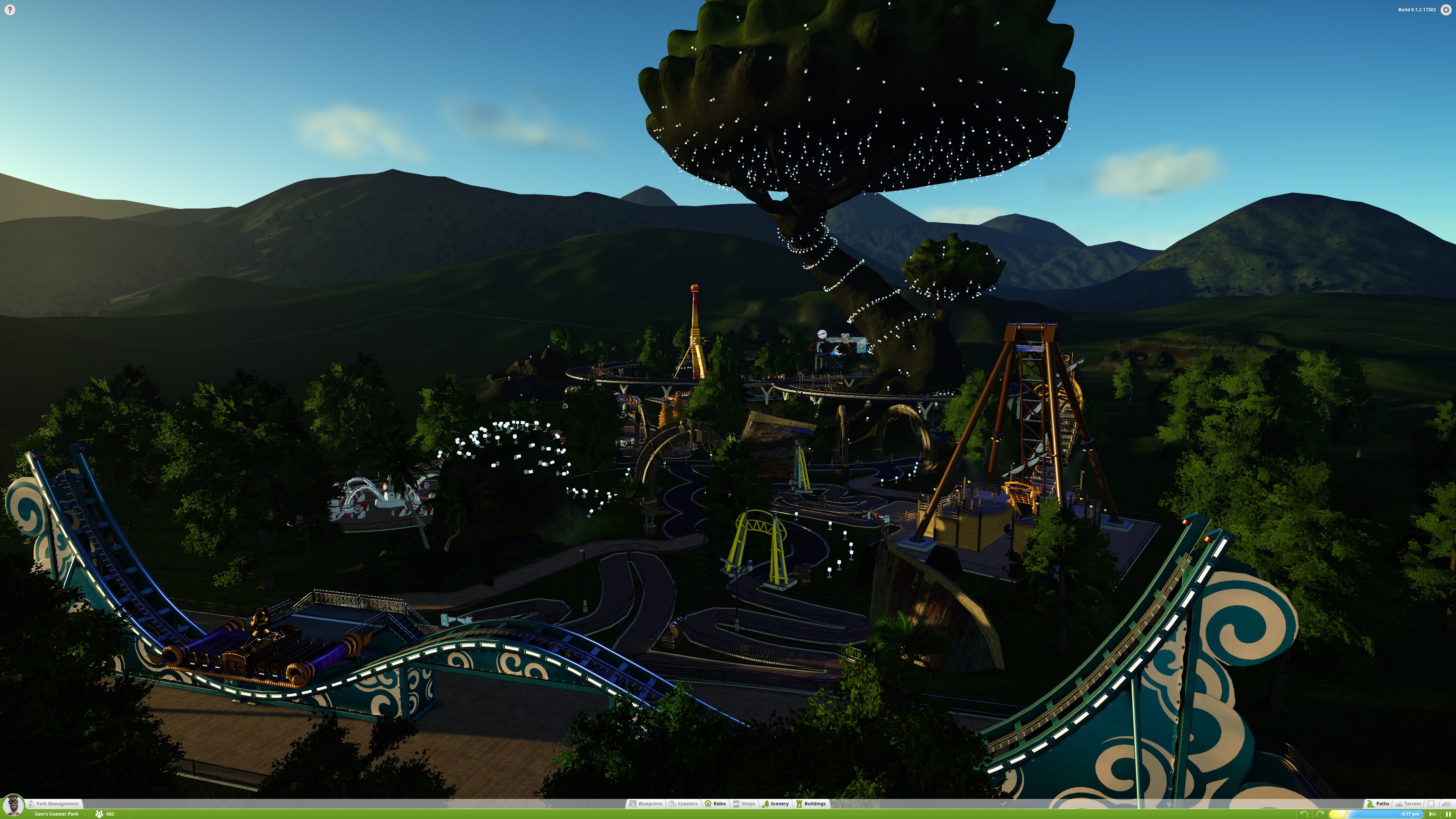The image size is (1456, 819).
Task: Redo the last undone action
Action: tap(1320, 814)
